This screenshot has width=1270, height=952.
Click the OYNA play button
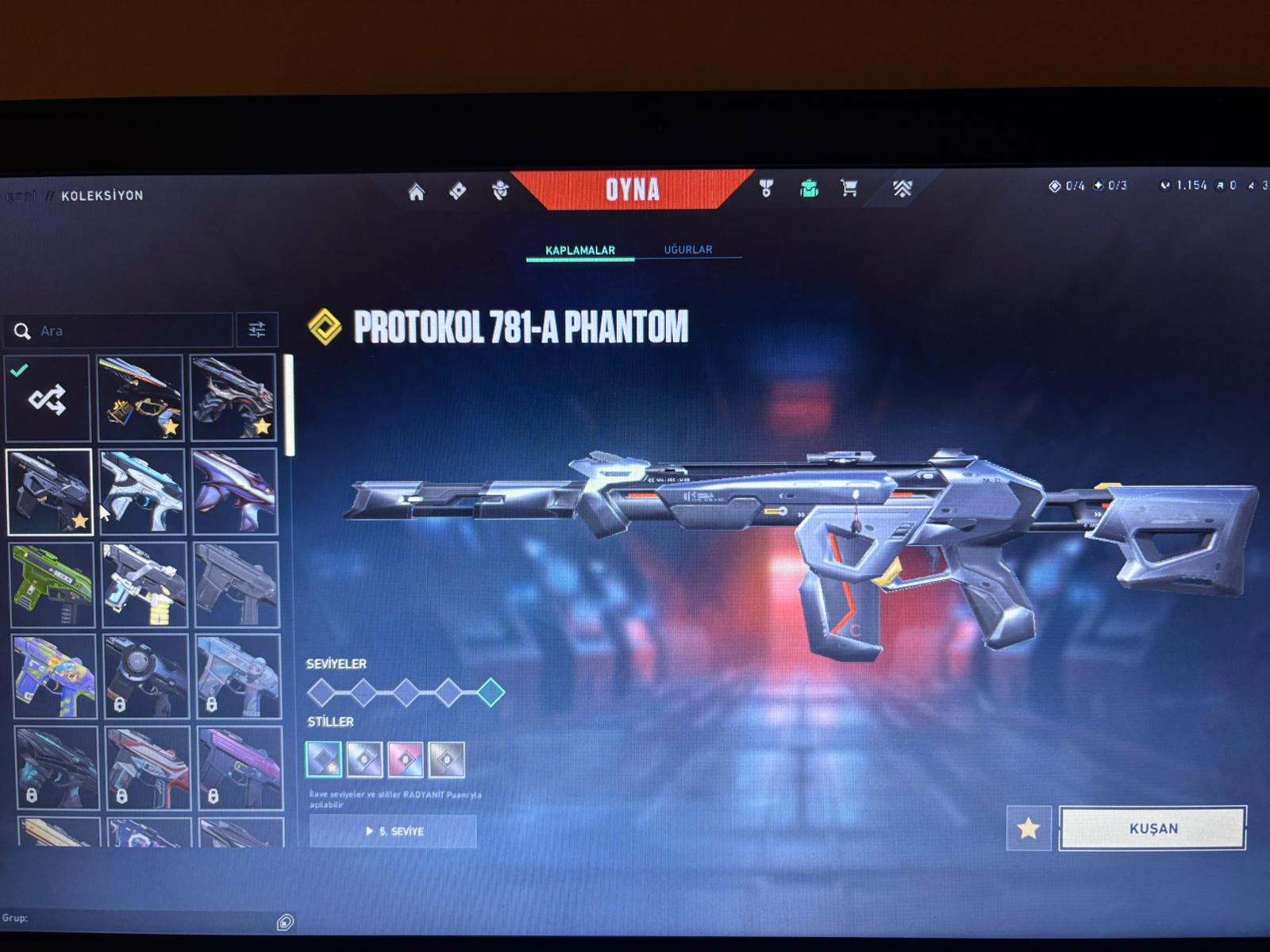tap(632, 190)
